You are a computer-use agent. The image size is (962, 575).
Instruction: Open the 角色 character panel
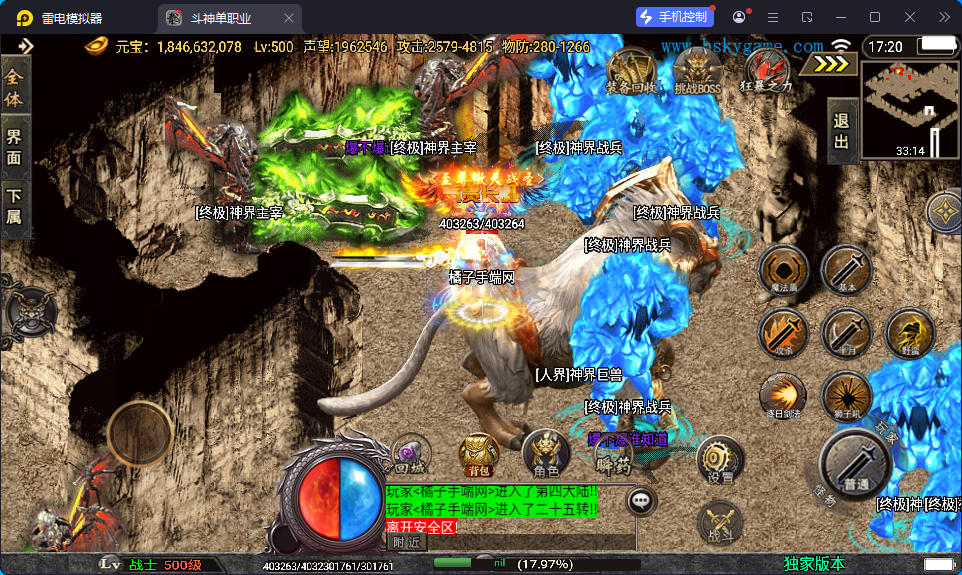coord(546,454)
